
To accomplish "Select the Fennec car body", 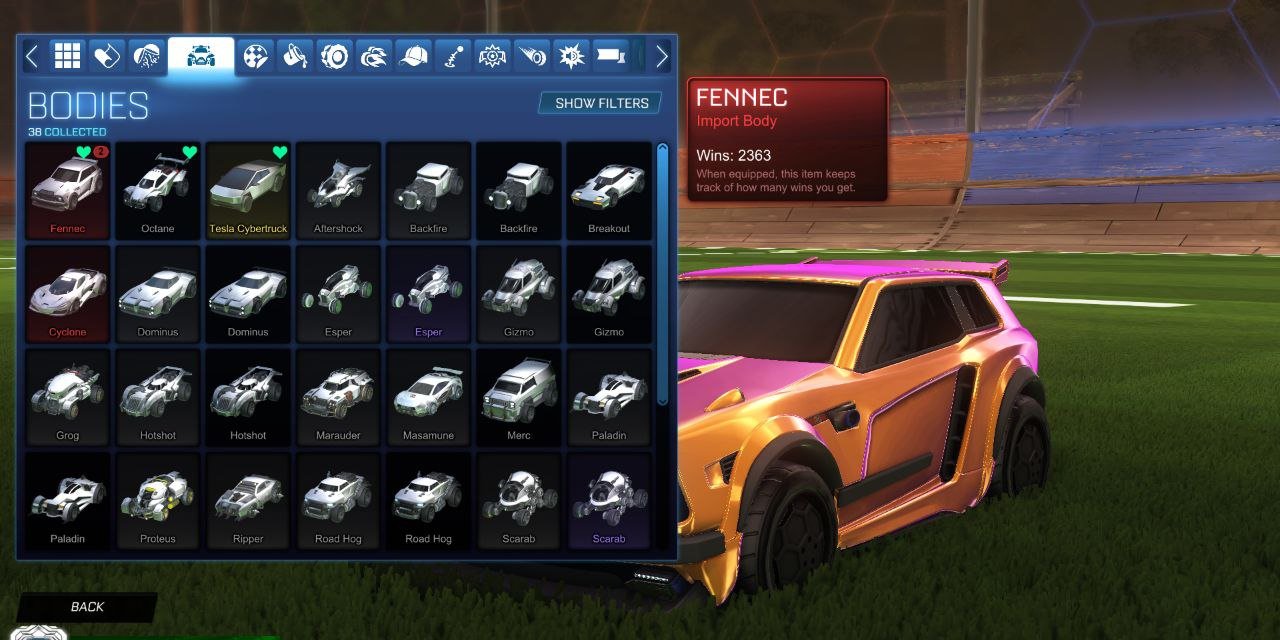I will 68,191.
